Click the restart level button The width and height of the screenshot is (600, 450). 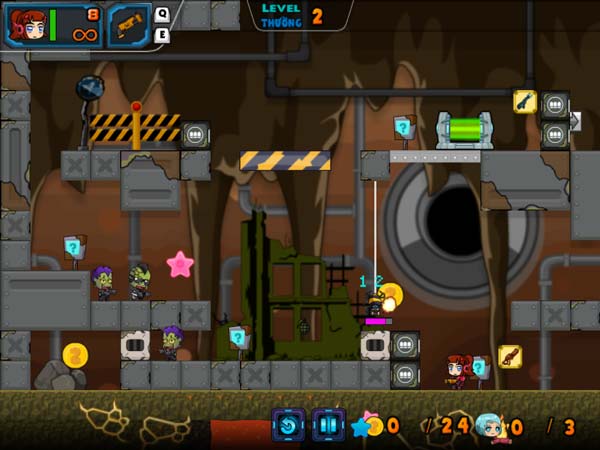[x=288, y=425]
